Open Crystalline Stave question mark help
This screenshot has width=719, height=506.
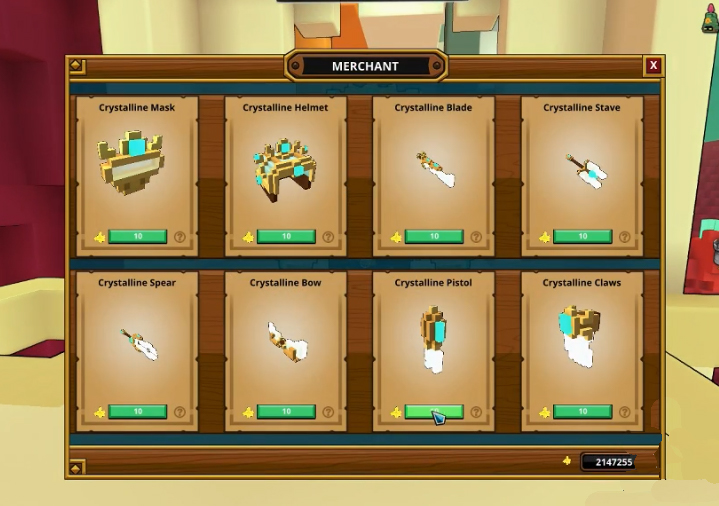[x=625, y=237]
